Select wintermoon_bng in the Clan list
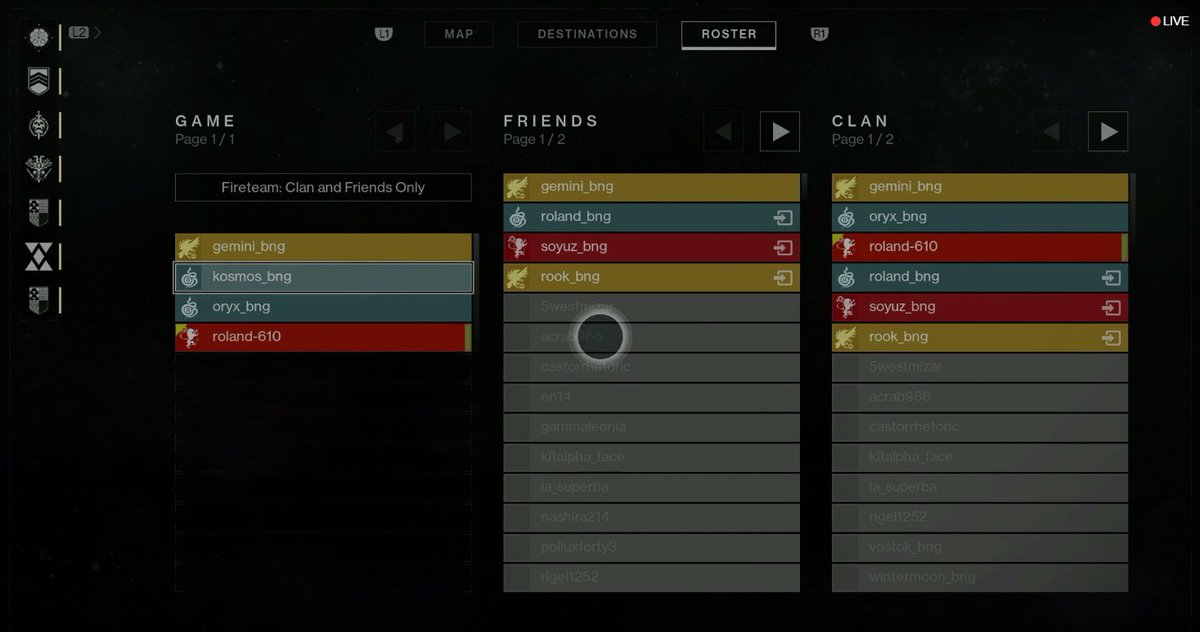 [x=979, y=577]
